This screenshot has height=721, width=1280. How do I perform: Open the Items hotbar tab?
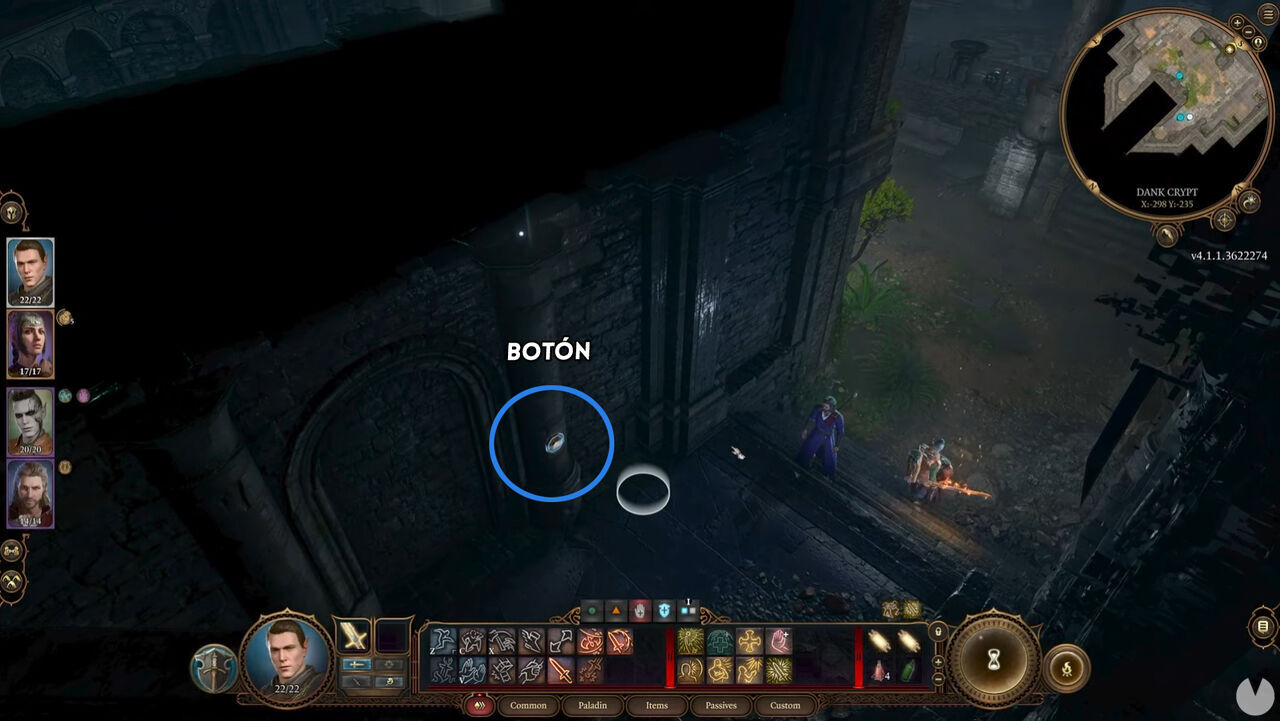(x=657, y=706)
